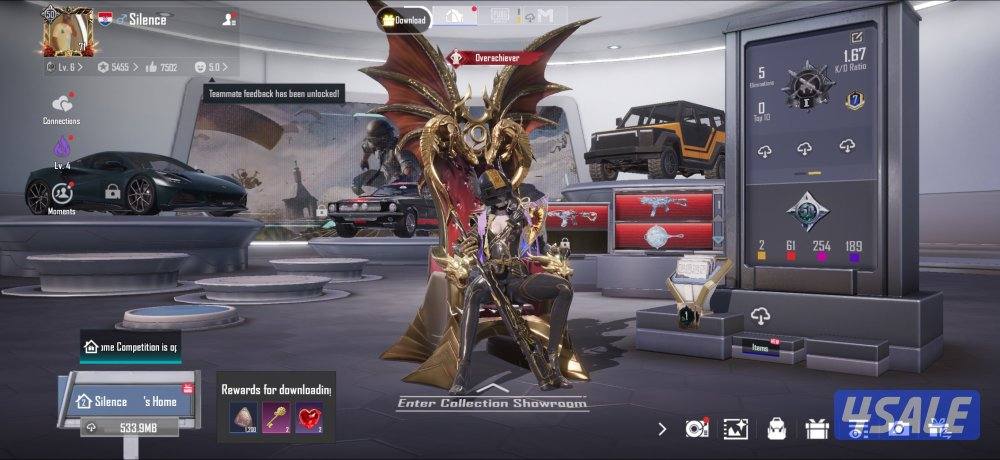Enter Collection Showroom

tap(492, 398)
